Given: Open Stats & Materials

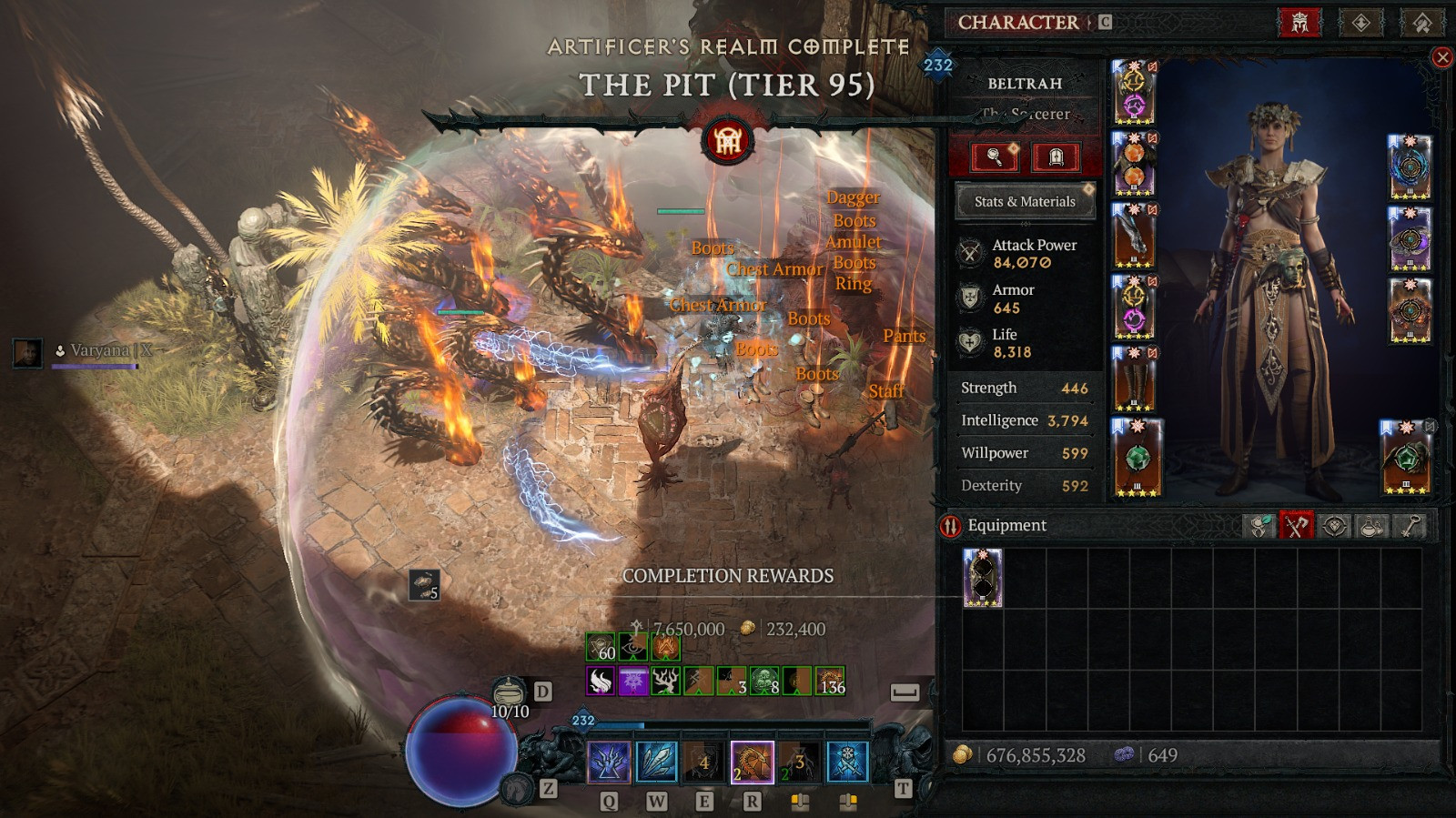Looking at the screenshot, I should tap(1025, 202).
